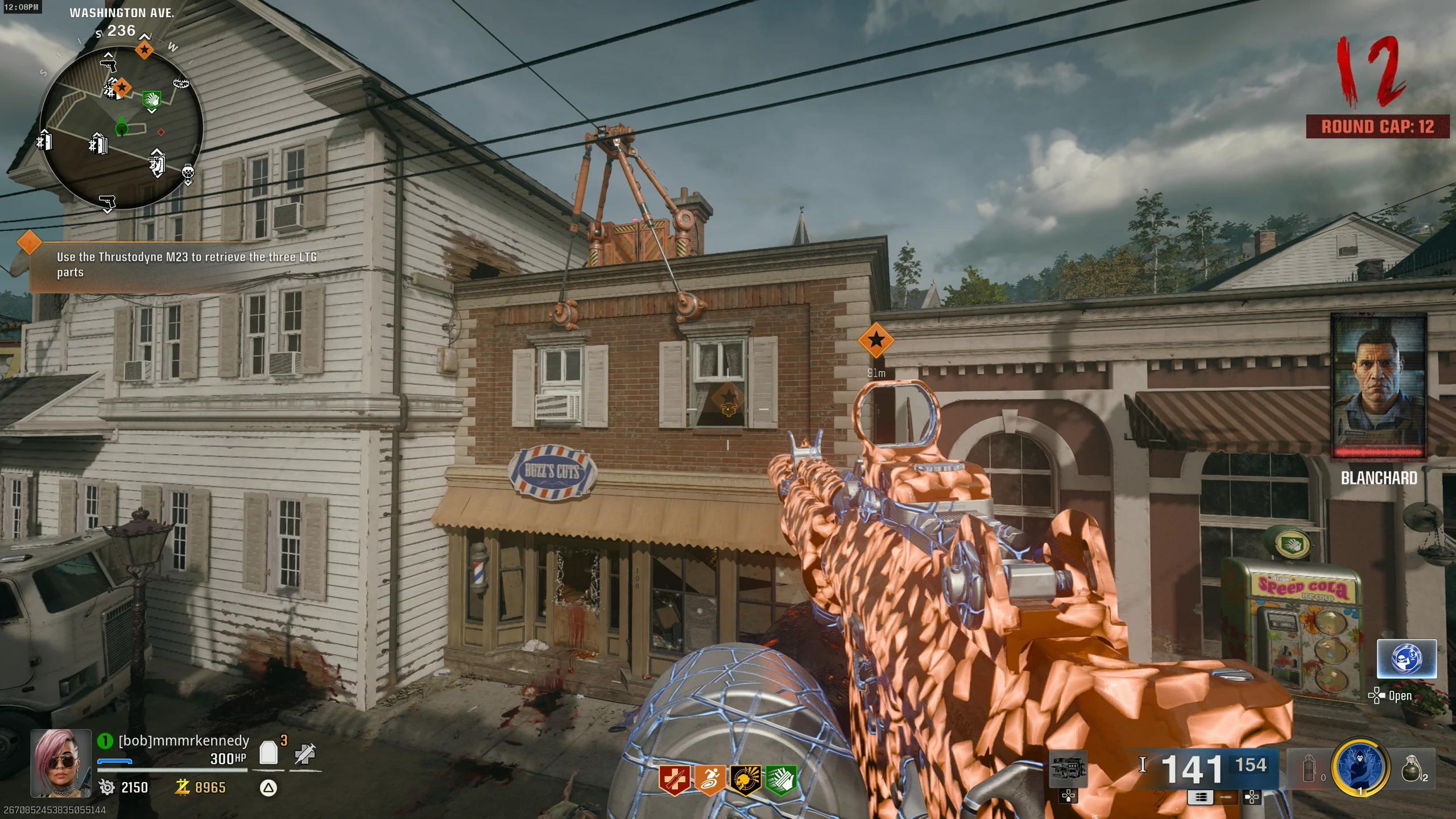Click the orange star objective waypoint marker

click(x=876, y=340)
